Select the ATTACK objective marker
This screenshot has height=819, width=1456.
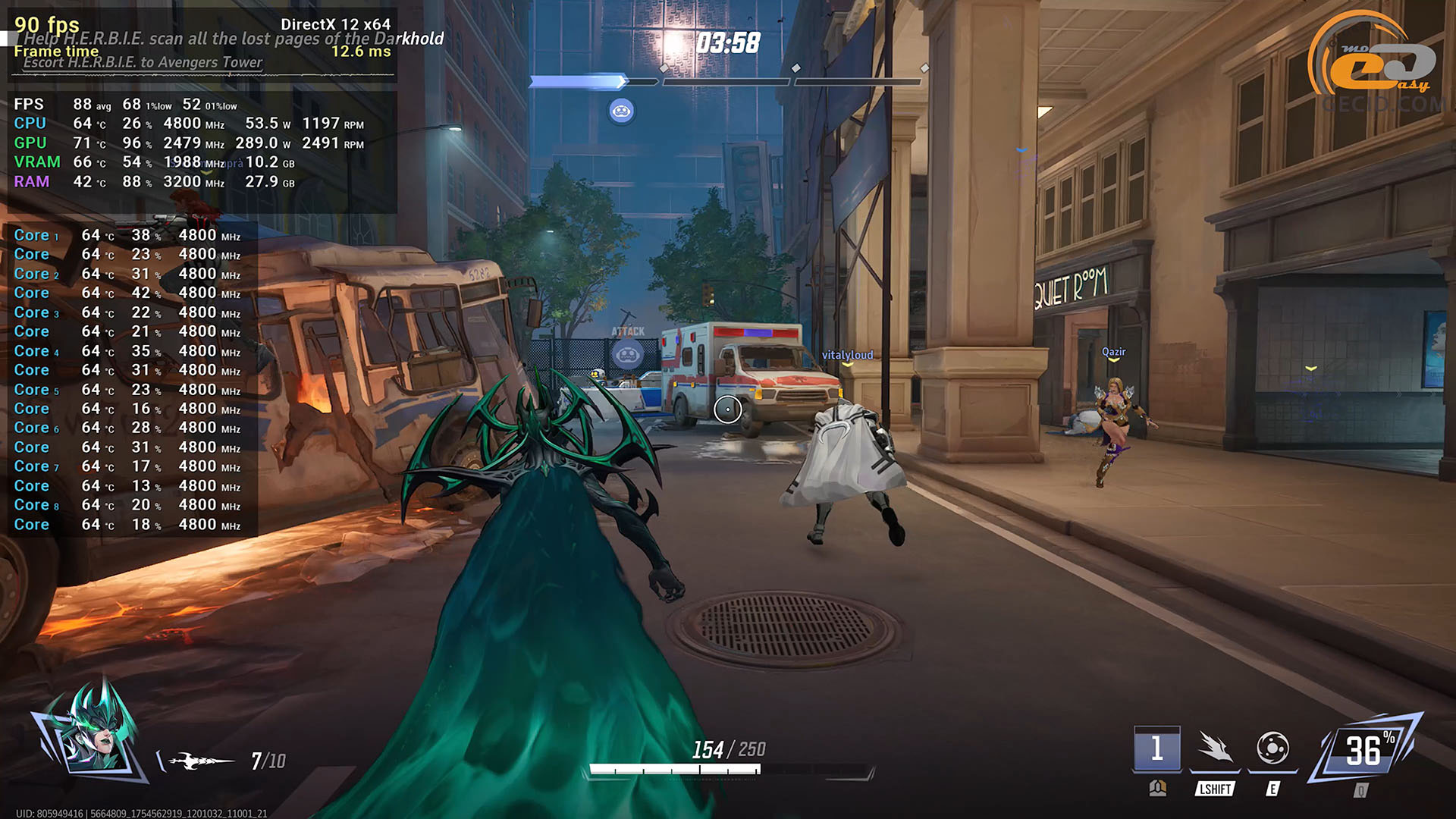click(628, 352)
